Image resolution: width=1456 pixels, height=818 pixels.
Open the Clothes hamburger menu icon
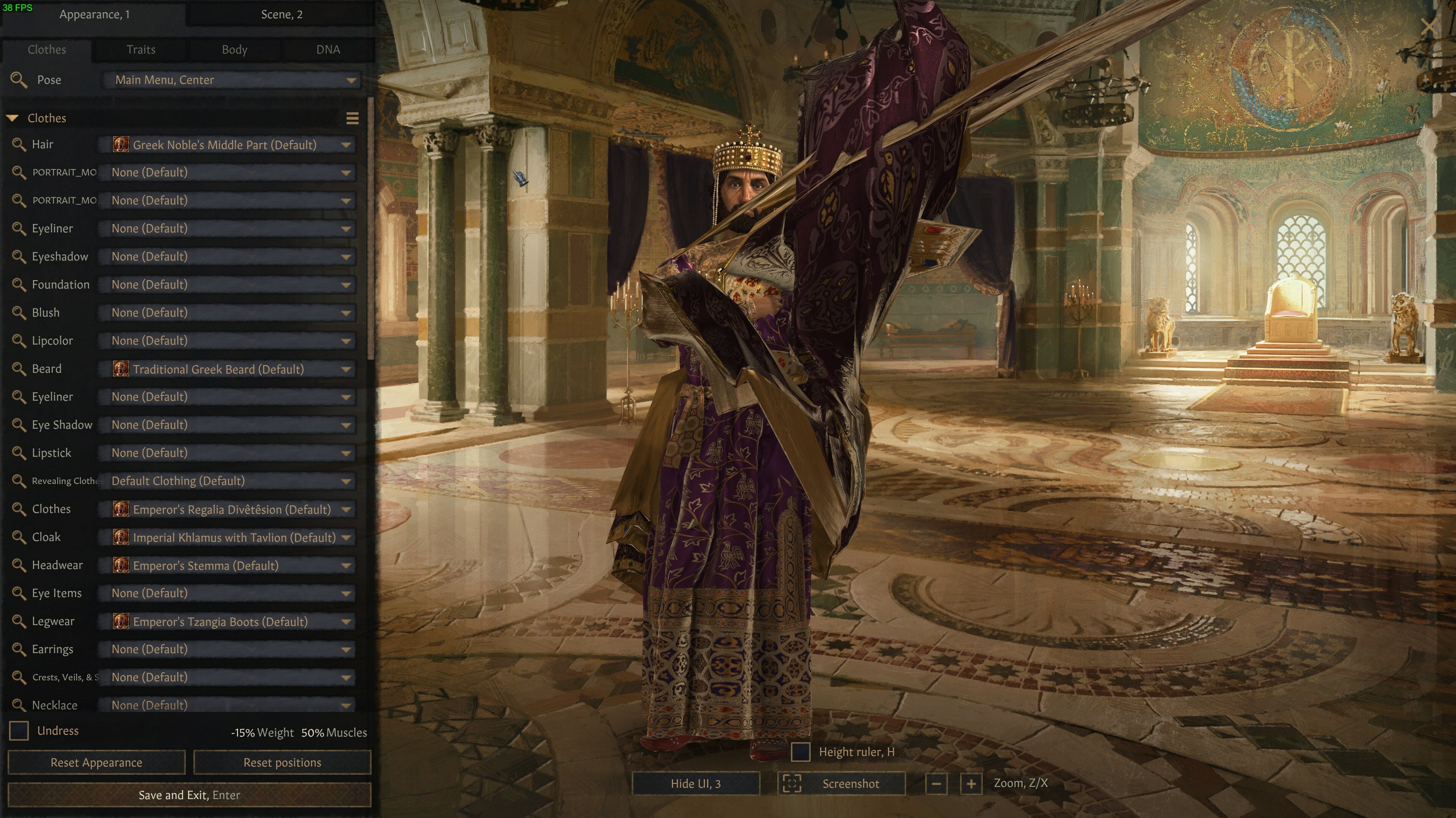pyautogui.click(x=353, y=119)
